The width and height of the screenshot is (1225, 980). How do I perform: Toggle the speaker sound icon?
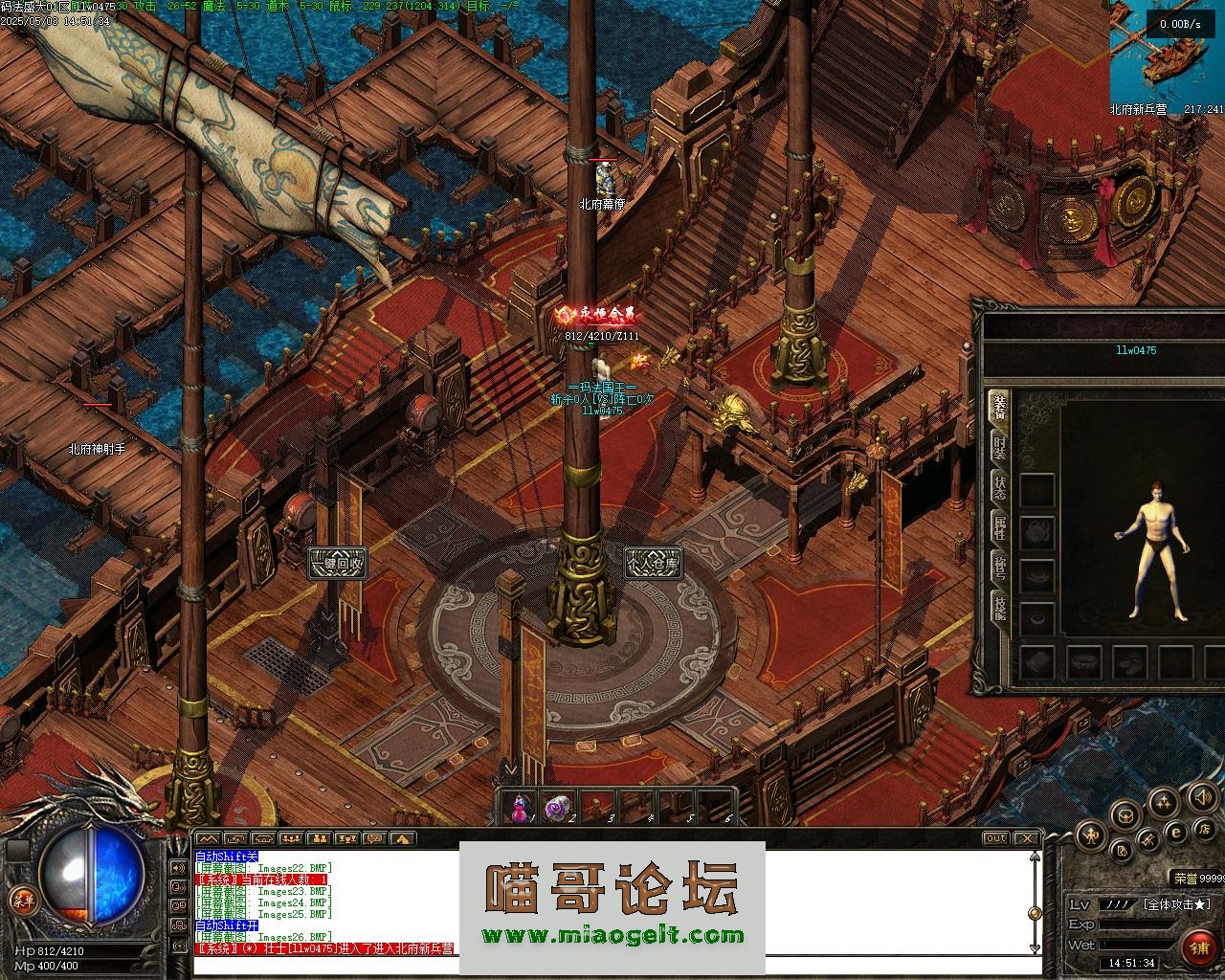(1201, 796)
